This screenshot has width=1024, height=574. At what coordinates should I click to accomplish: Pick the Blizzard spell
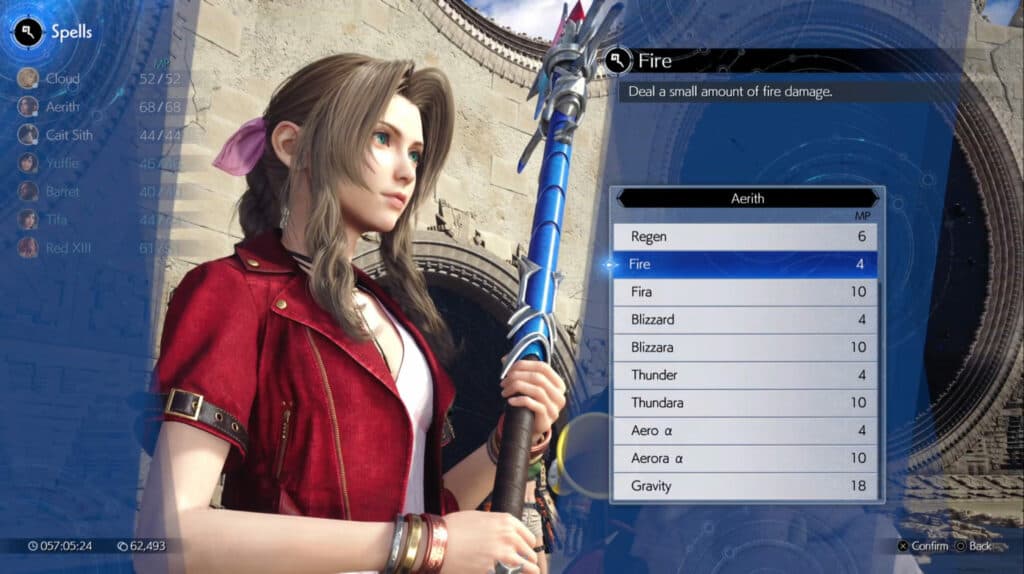(745, 320)
